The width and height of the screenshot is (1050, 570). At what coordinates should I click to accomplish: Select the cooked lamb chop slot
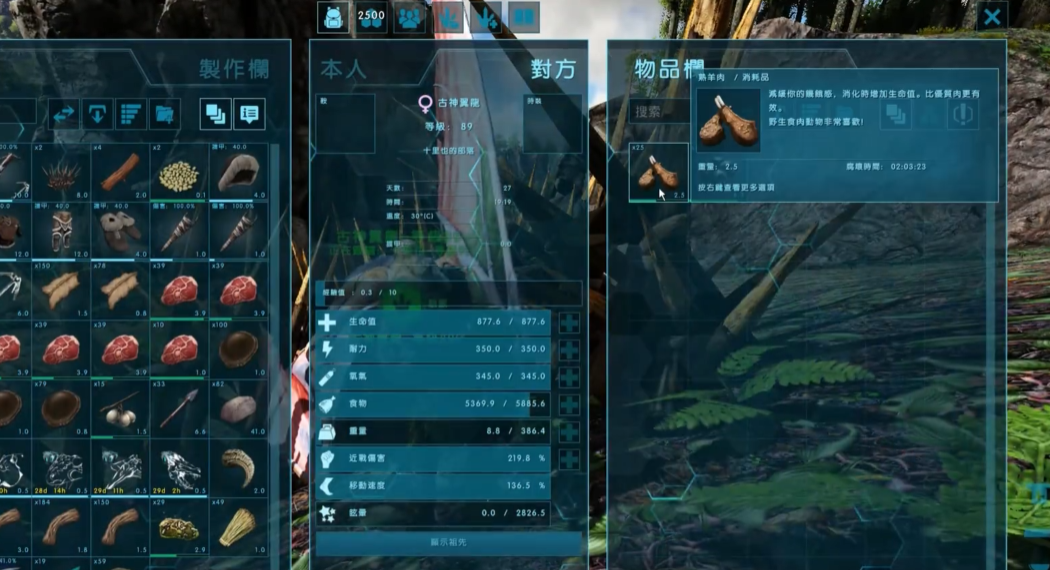click(x=658, y=172)
